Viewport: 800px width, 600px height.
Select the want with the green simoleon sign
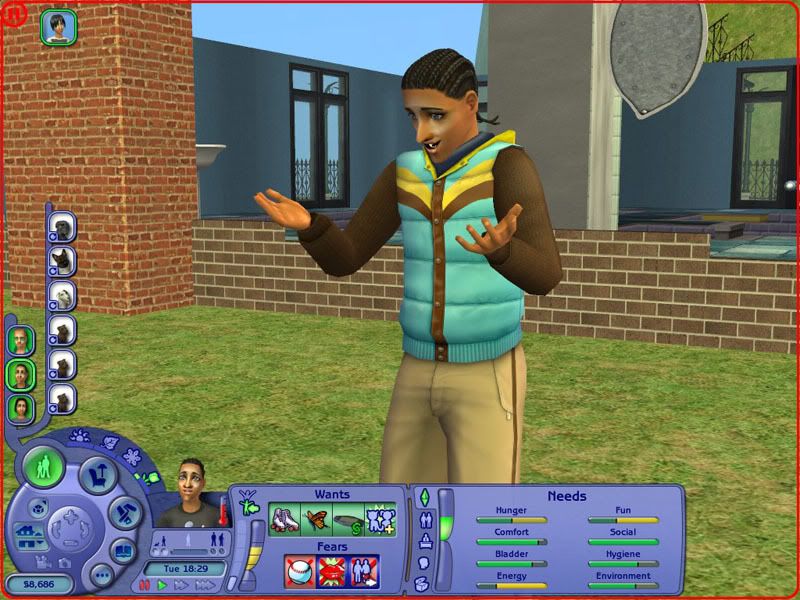[x=347, y=520]
